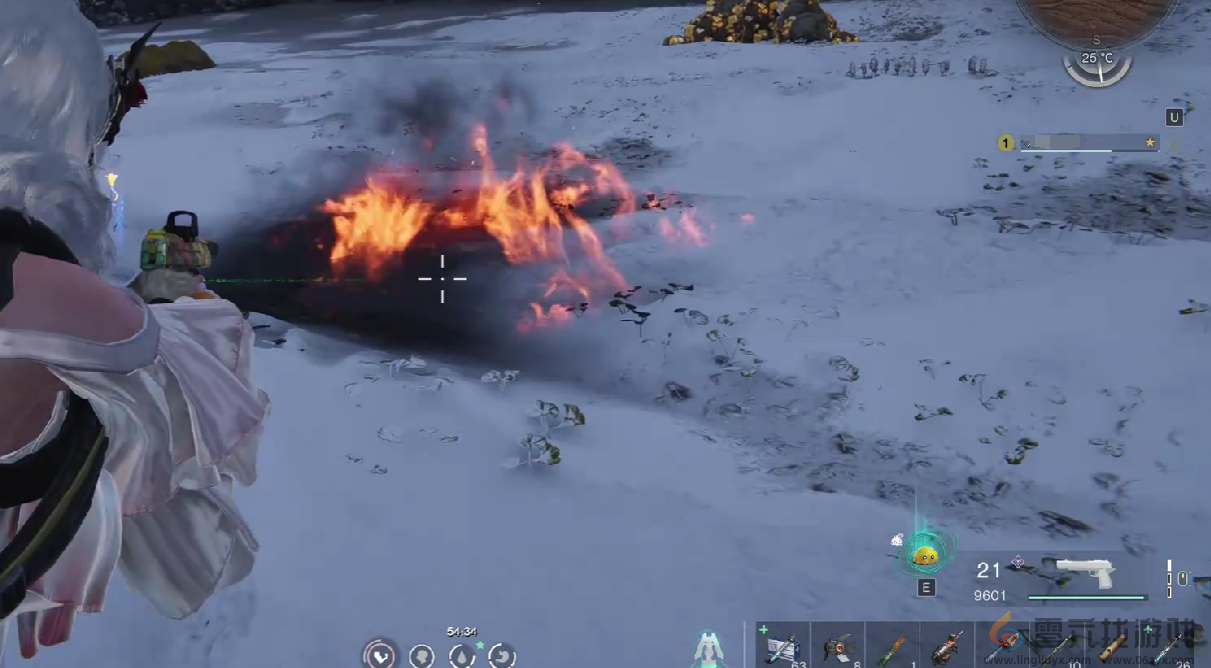
Task: Select the equipped white pistol weapon
Action: [x=1085, y=571]
